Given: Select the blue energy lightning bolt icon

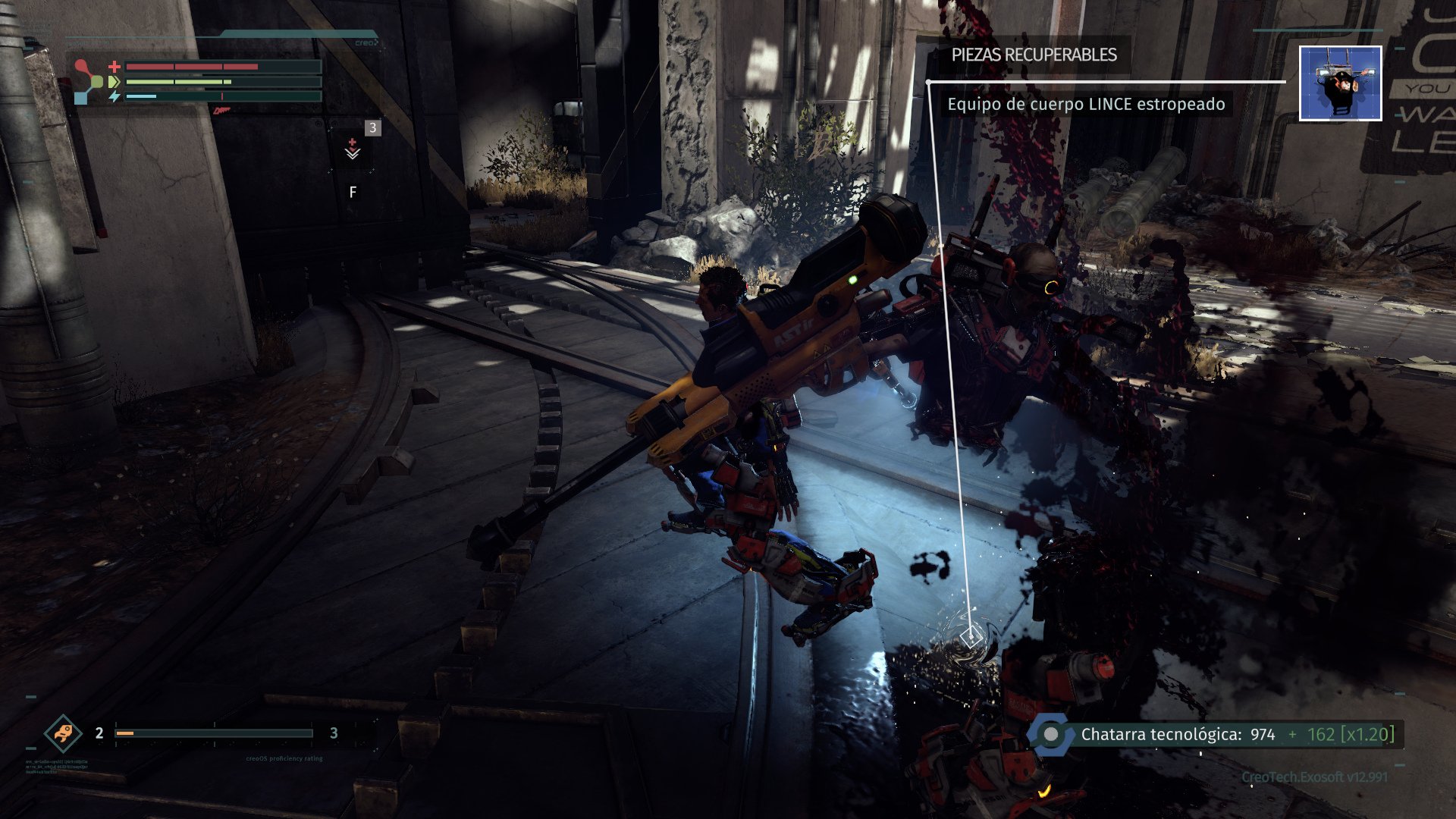Looking at the screenshot, I should 115,96.
